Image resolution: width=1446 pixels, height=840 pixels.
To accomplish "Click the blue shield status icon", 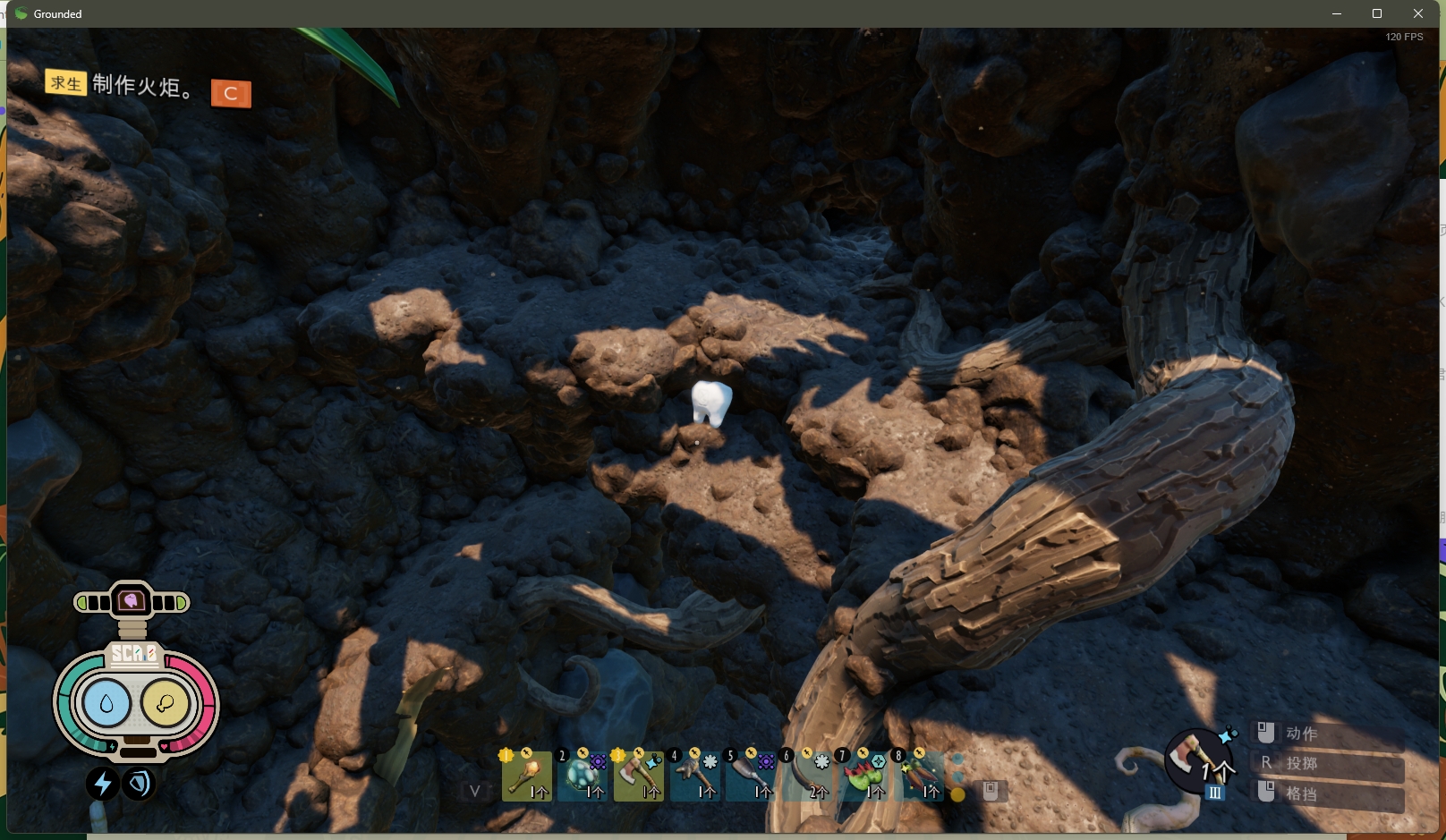I will (139, 784).
